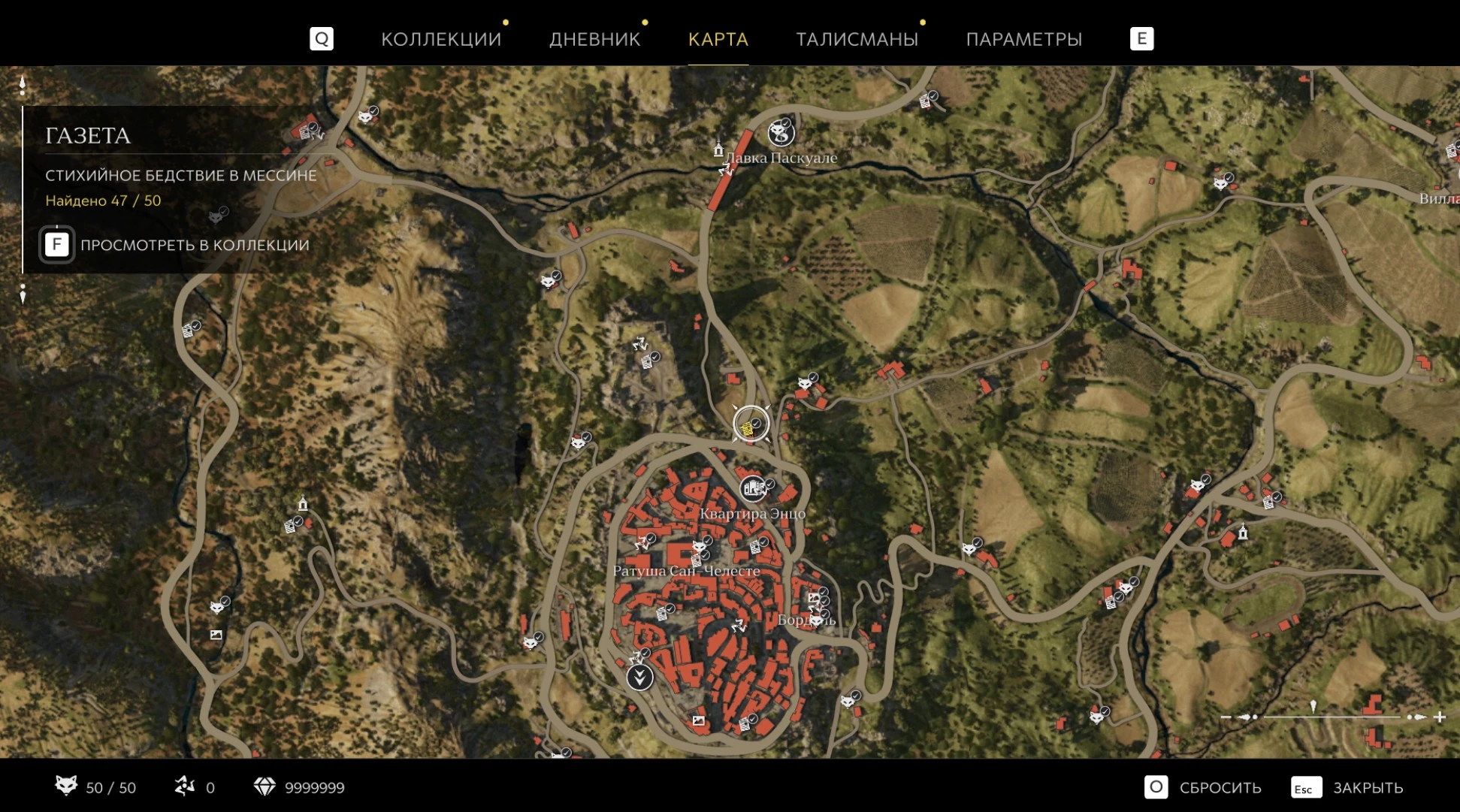Select the objective marker with downward chevrons

click(x=639, y=678)
